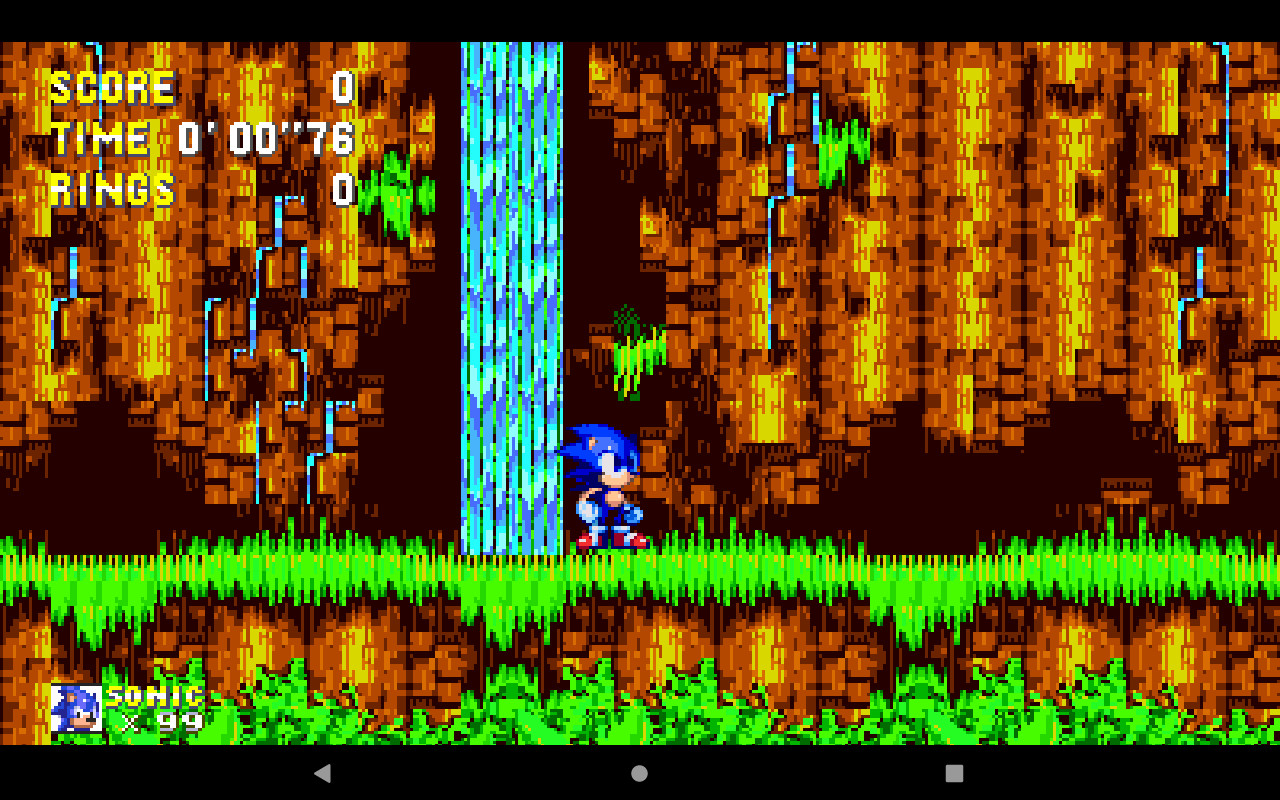Click the timer reading 0'00"76
The image size is (1280, 800).
click(x=265, y=138)
